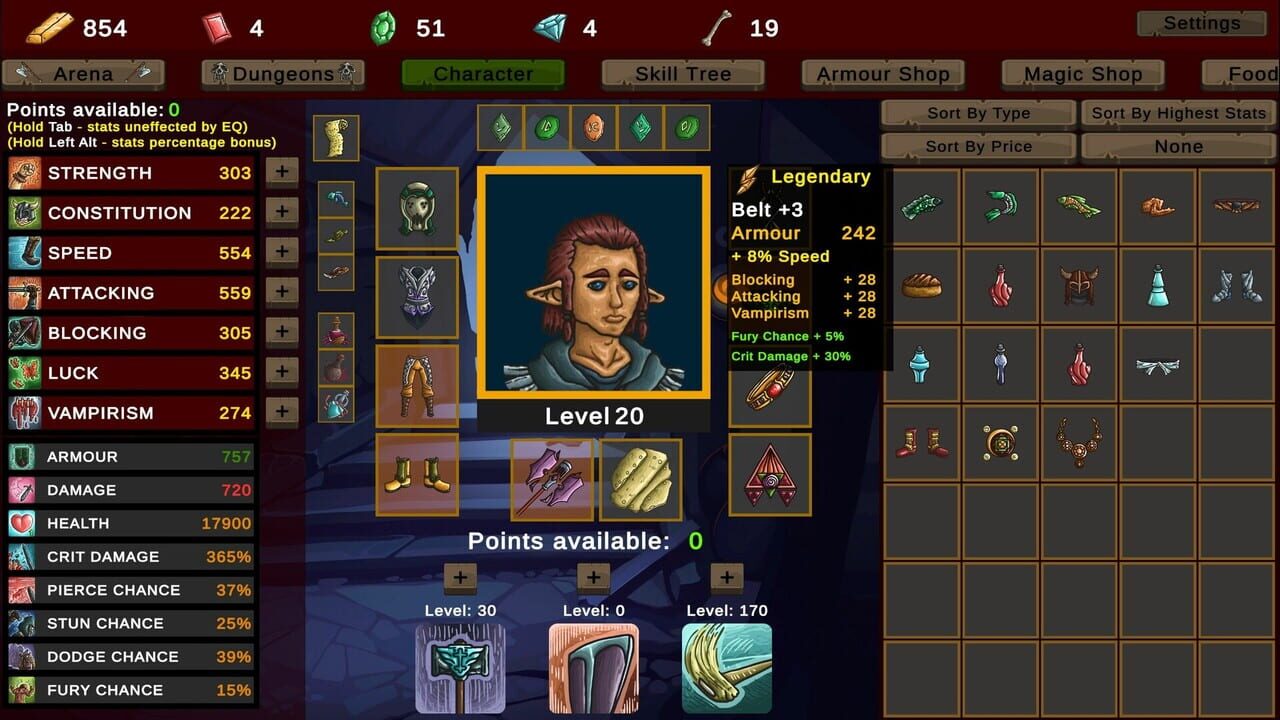Click the bone currency icon at the top
Image resolution: width=1280 pixels, height=720 pixels.
point(718,25)
